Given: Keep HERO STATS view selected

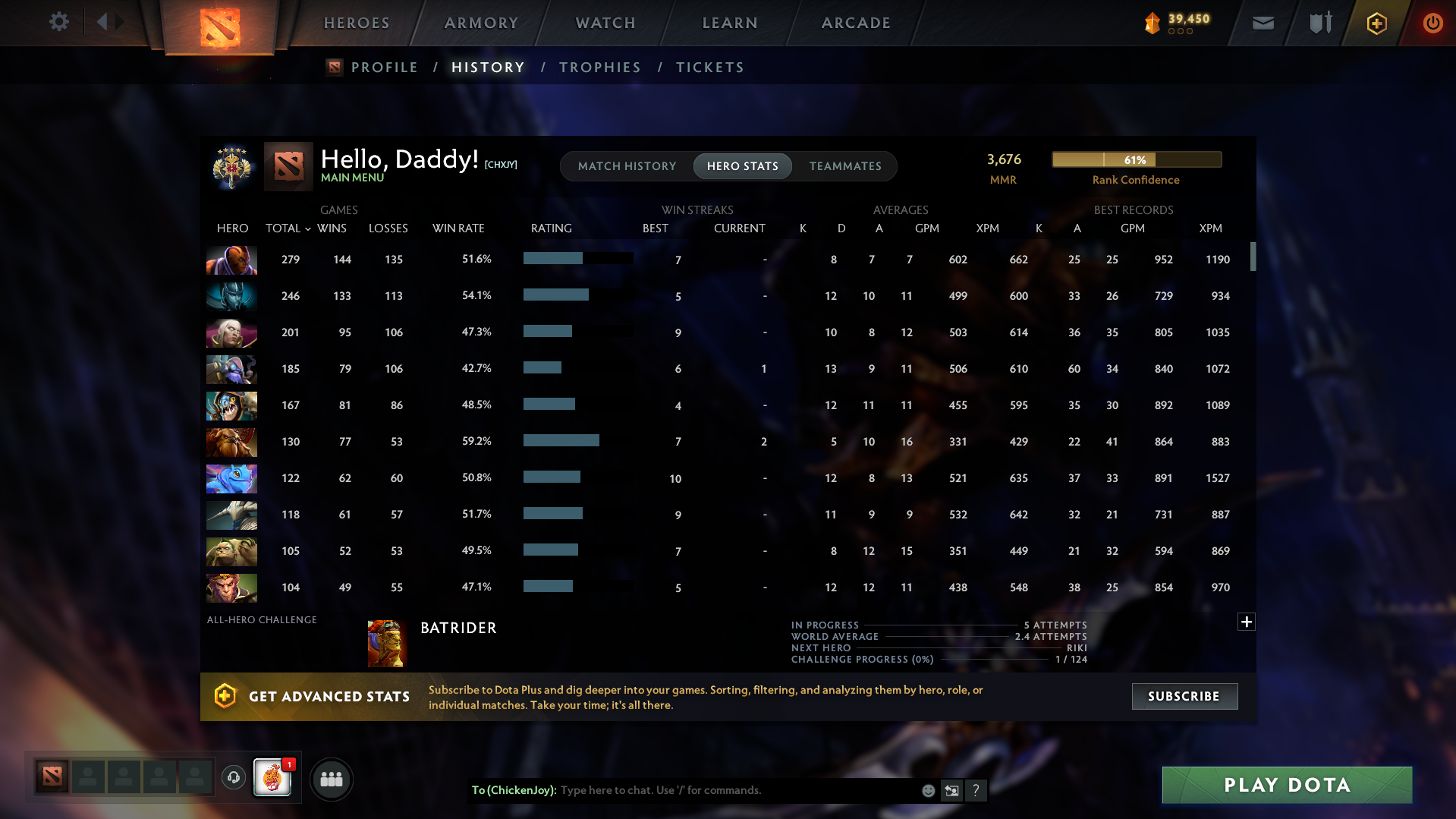Looking at the screenshot, I should click(742, 165).
